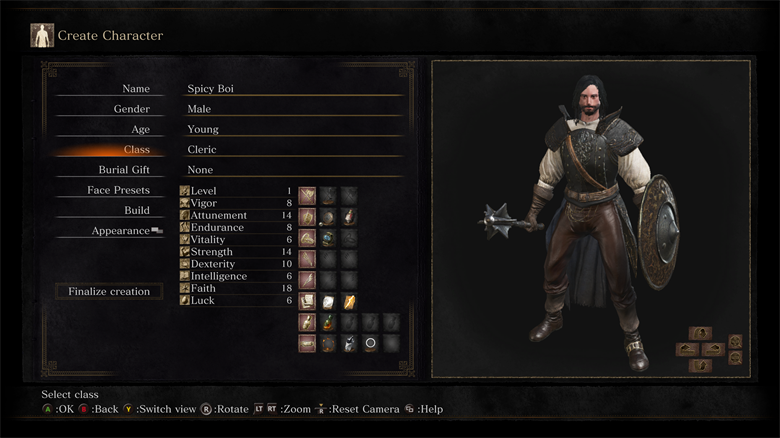Open the Appearance editor

120,231
